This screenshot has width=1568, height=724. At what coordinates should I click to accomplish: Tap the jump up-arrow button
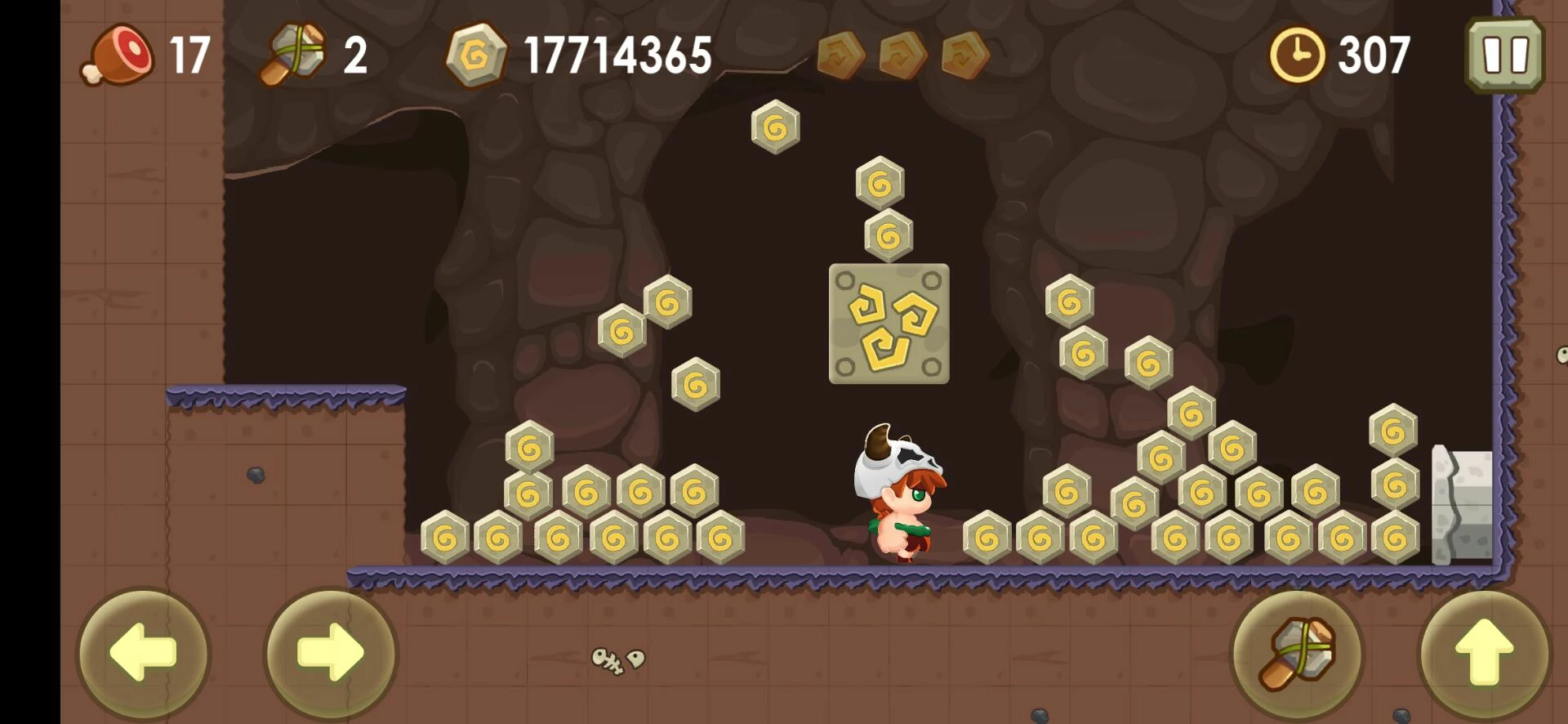tap(1484, 653)
